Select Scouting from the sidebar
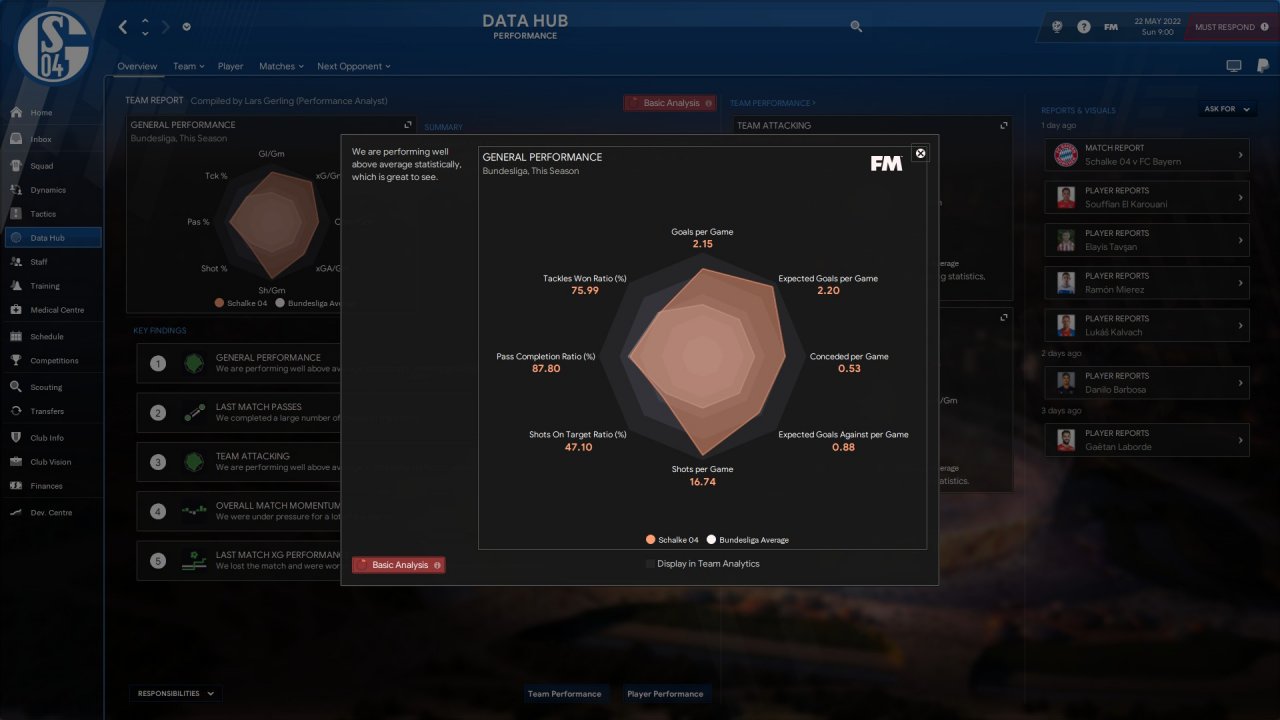 pyautogui.click(x=46, y=387)
